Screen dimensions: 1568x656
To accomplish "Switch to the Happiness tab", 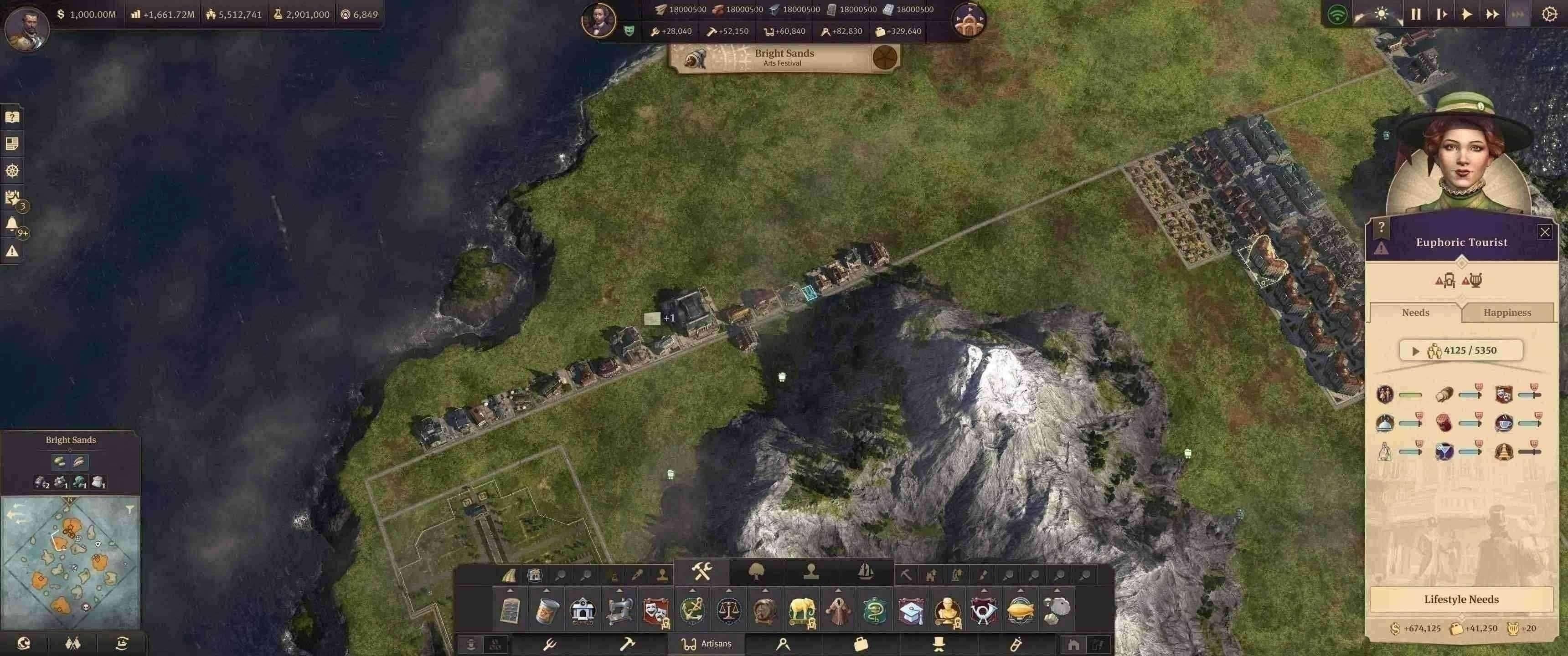I will pos(1506,312).
